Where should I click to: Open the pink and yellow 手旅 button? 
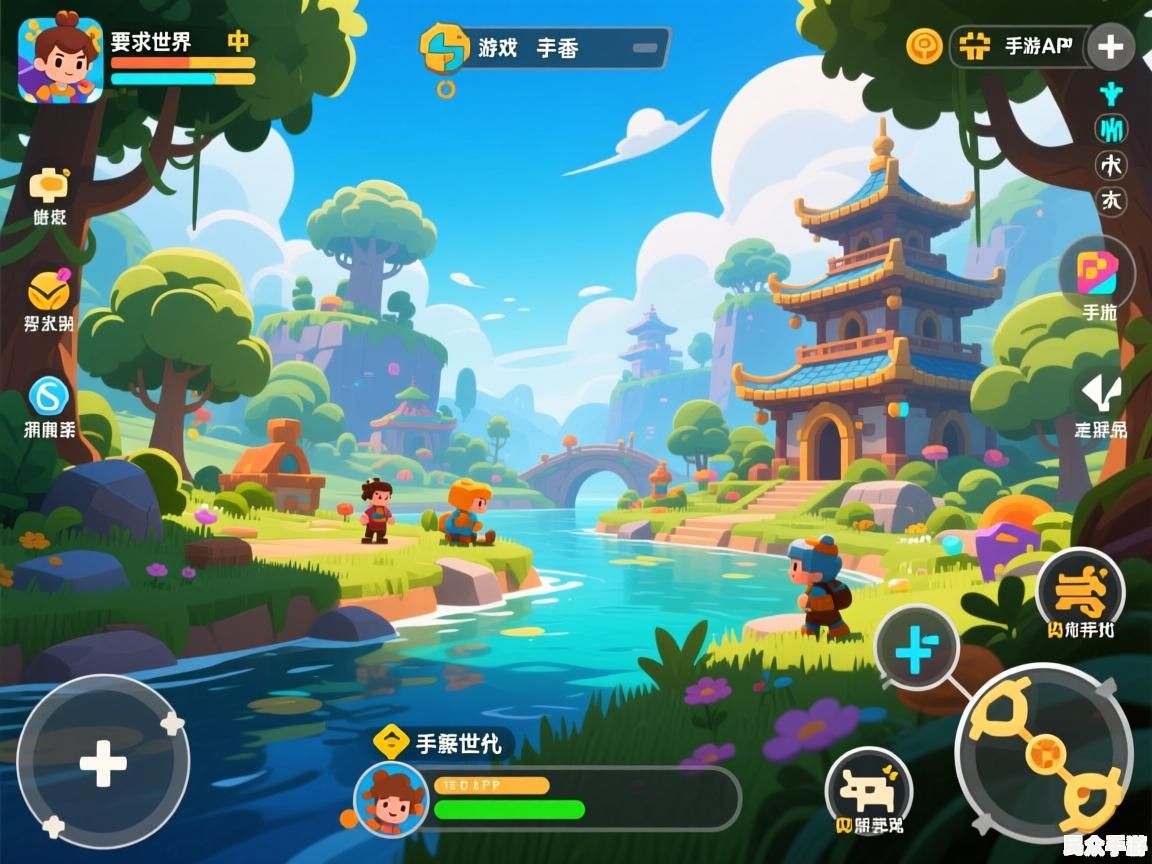pos(1097,273)
